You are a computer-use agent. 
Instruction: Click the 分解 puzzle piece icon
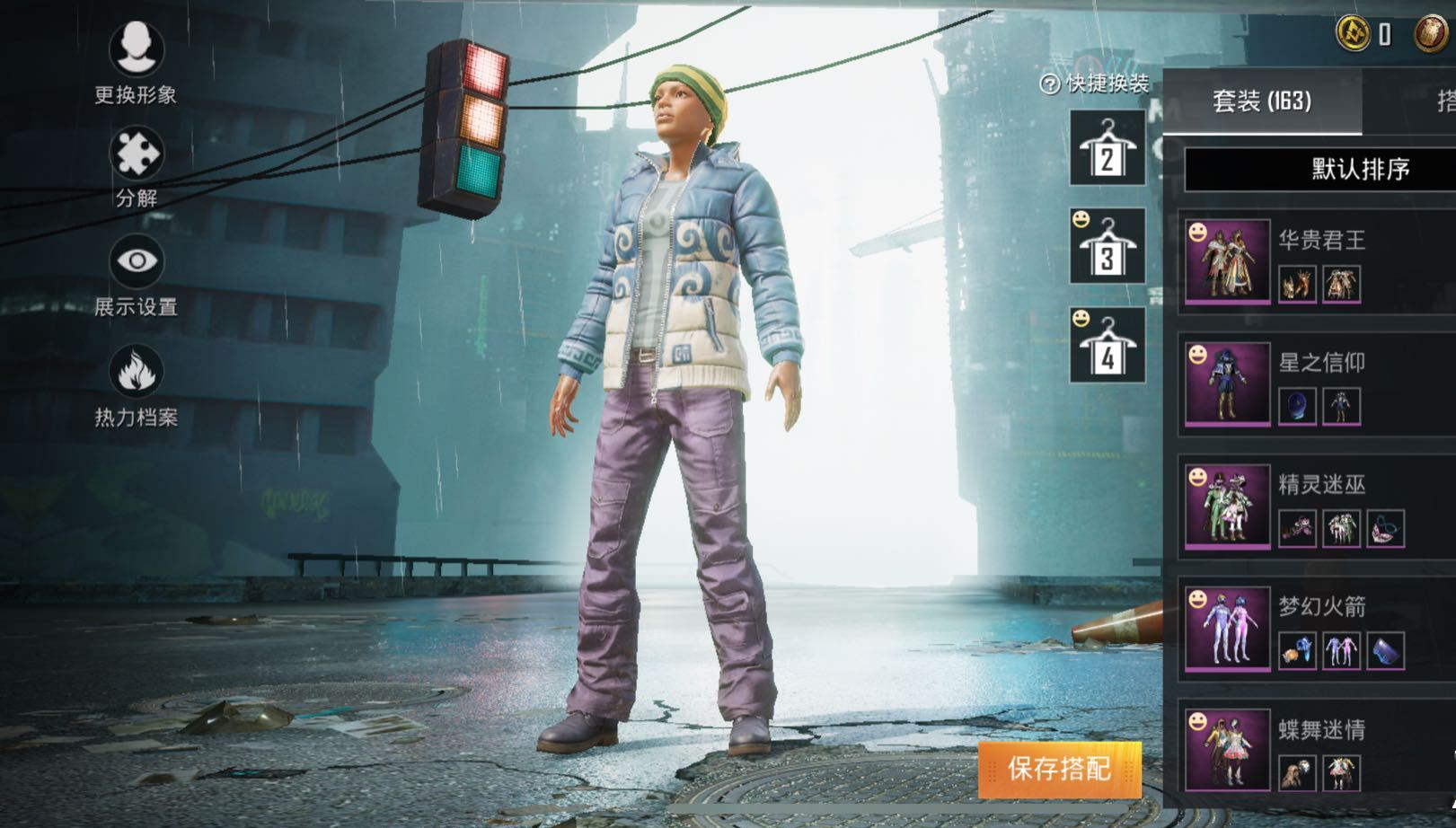coord(137,154)
